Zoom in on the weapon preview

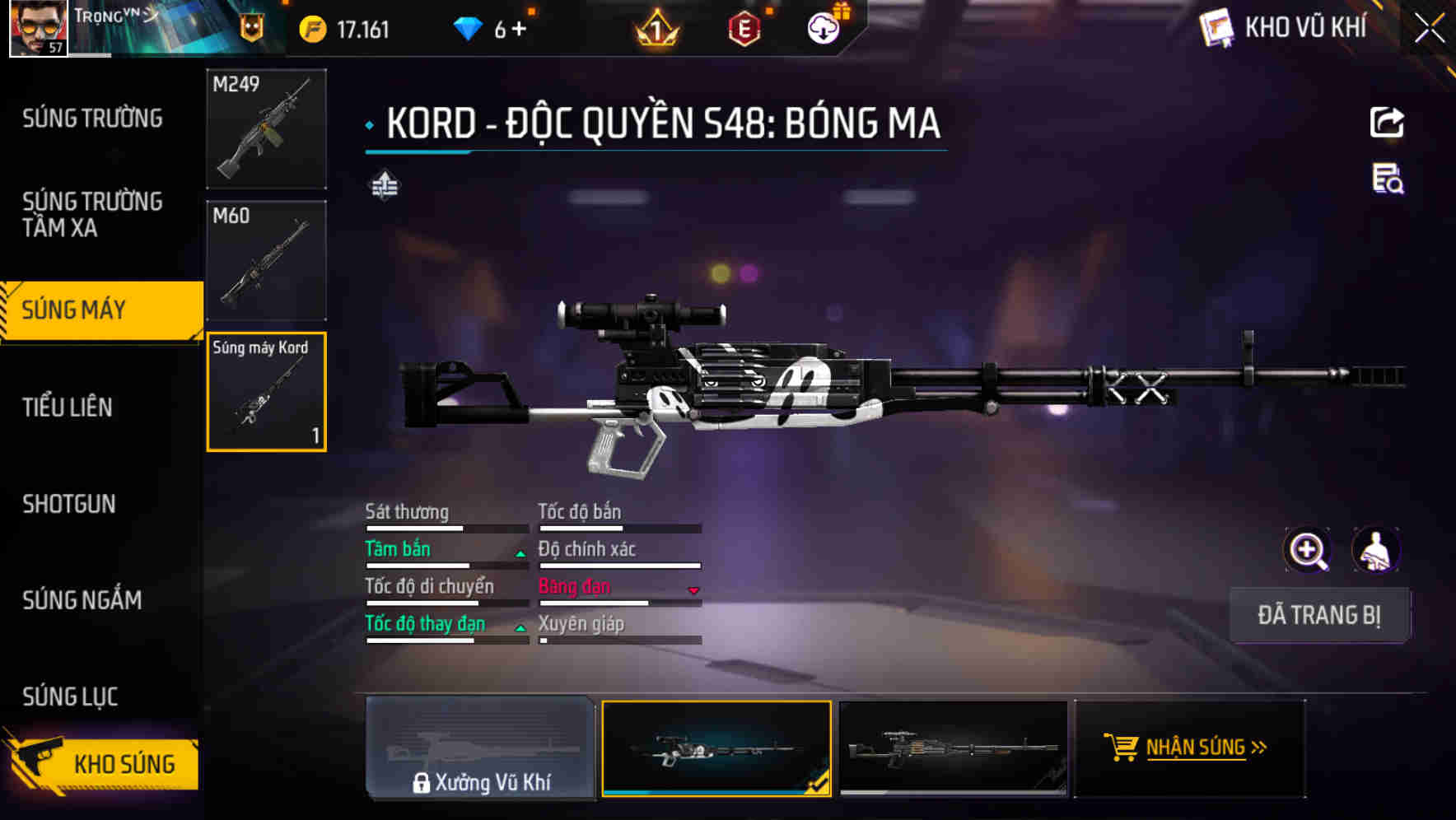pyautogui.click(x=1308, y=550)
